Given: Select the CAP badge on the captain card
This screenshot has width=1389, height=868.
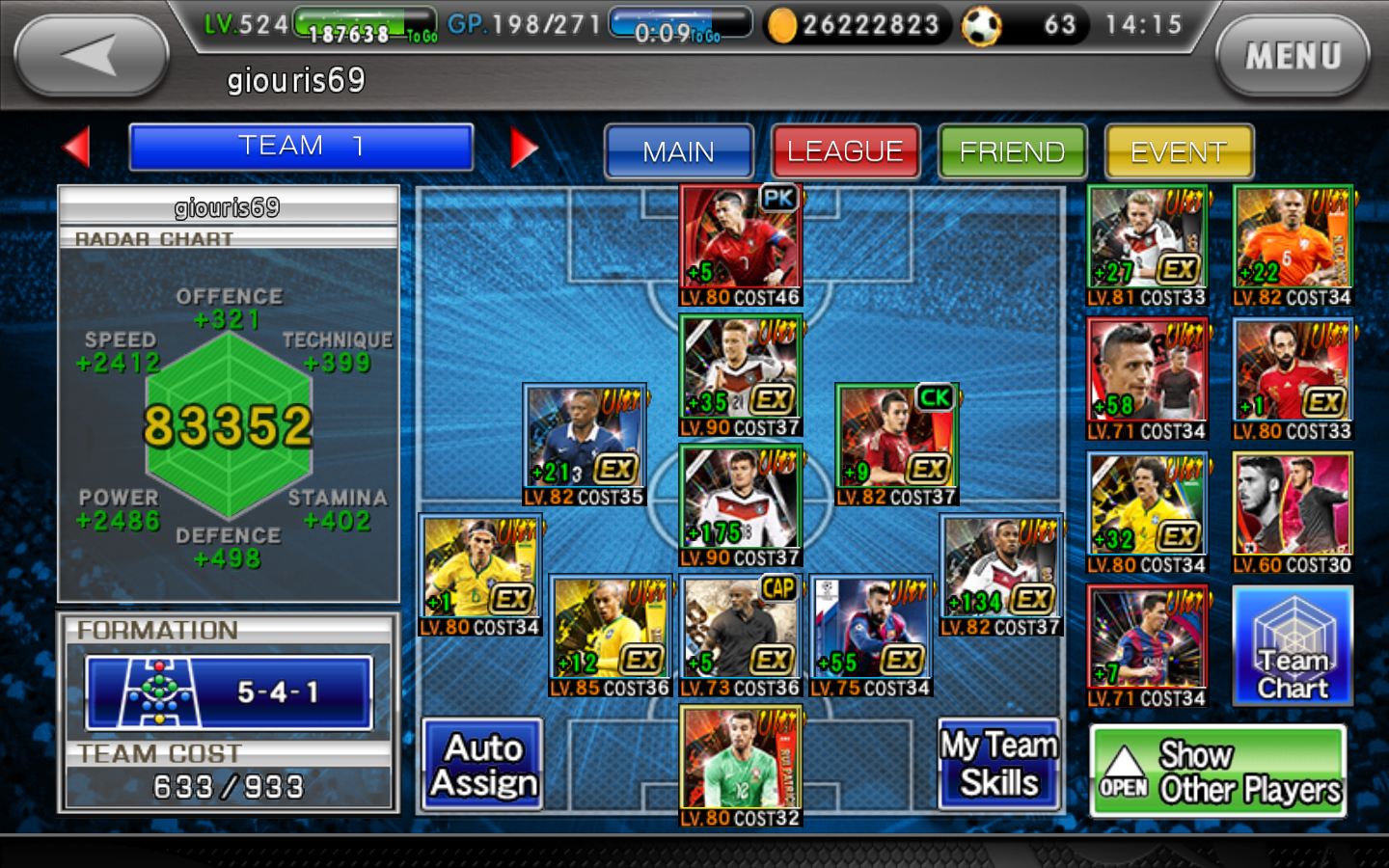Looking at the screenshot, I should [x=777, y=588].
